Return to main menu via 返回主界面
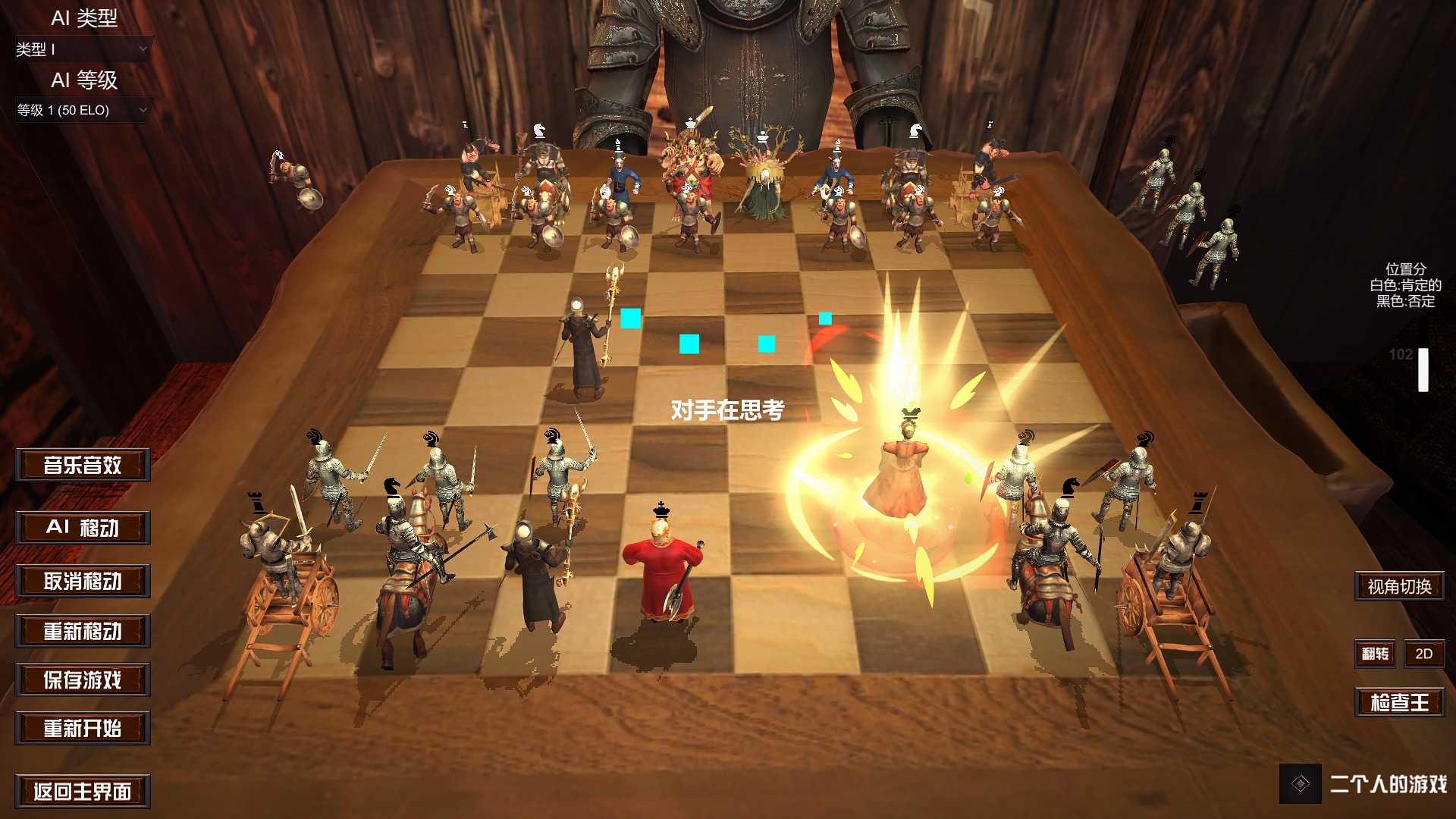Screen dimensions: 1456x819 [82, 791]
